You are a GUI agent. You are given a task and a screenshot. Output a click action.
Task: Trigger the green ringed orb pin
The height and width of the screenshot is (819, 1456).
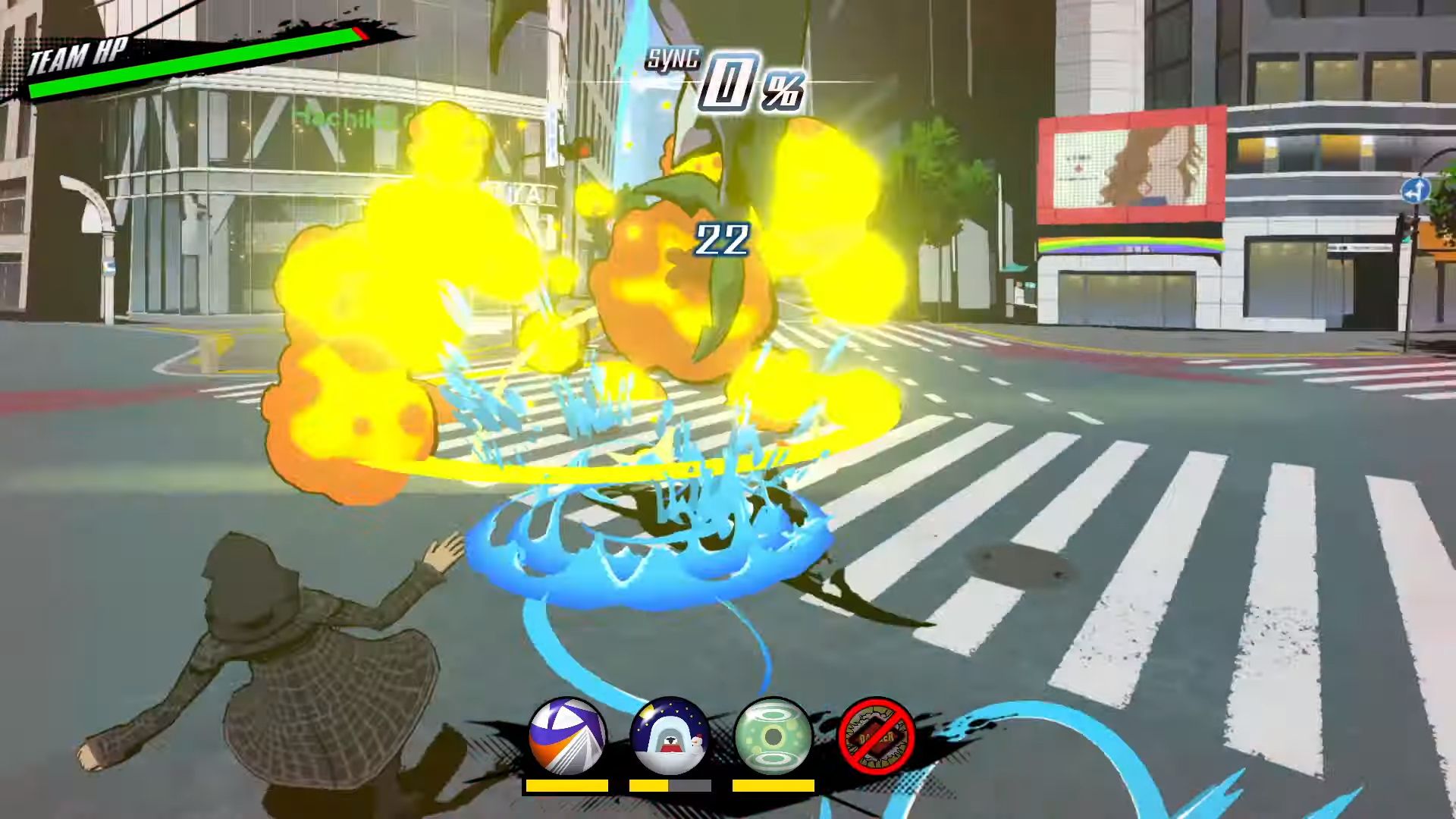tap(773, 736)
